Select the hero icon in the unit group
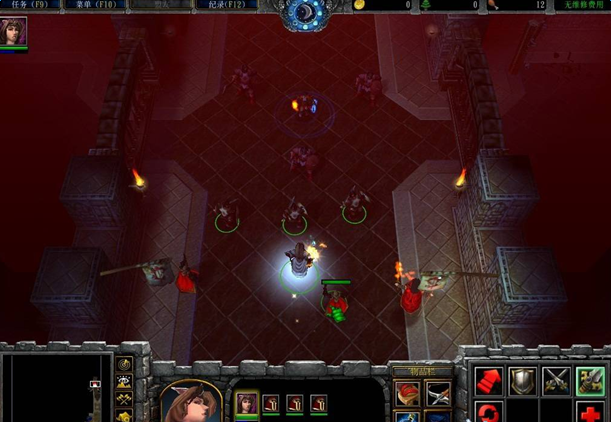 point(246,403)
